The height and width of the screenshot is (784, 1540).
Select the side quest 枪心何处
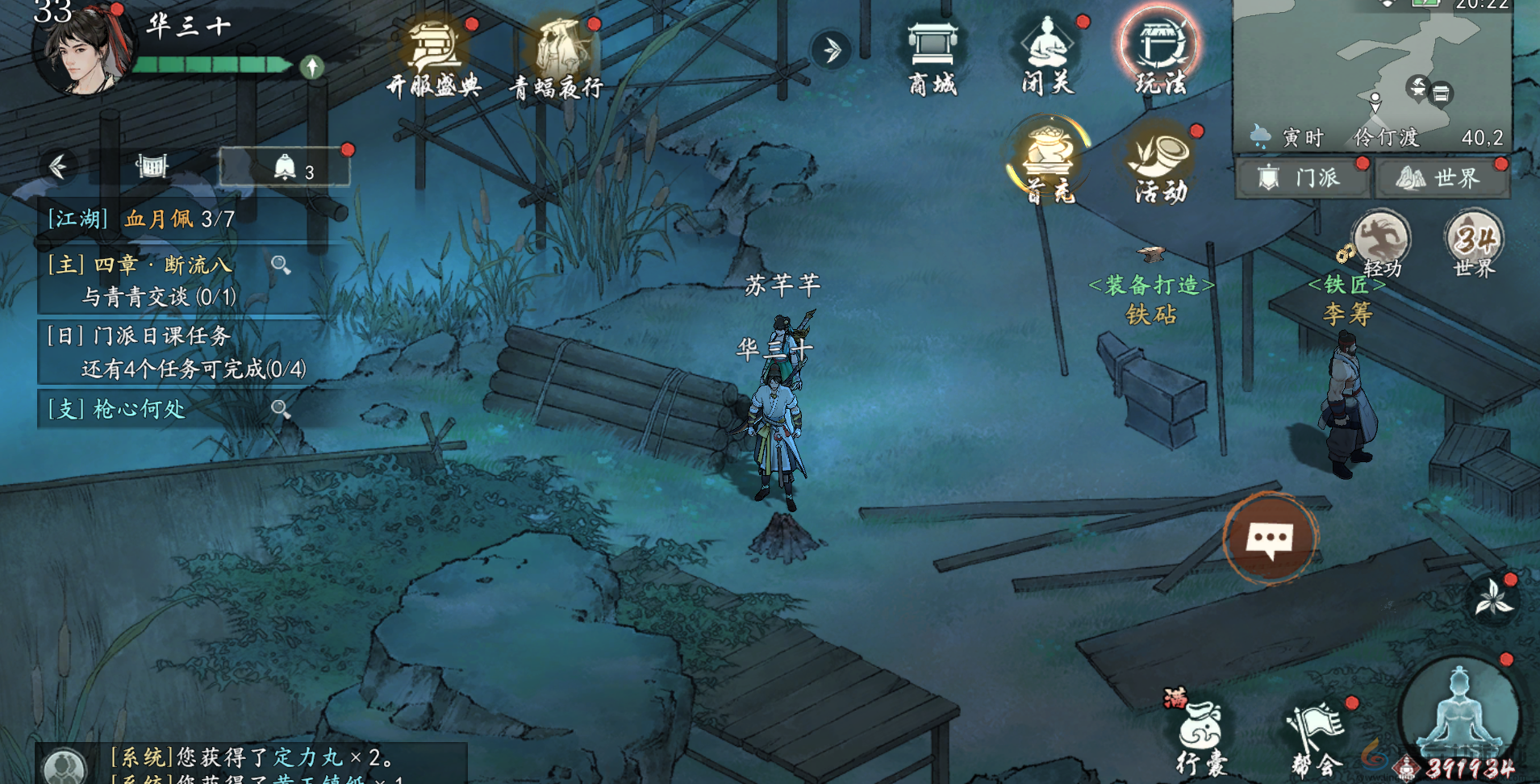coord(153,409)
